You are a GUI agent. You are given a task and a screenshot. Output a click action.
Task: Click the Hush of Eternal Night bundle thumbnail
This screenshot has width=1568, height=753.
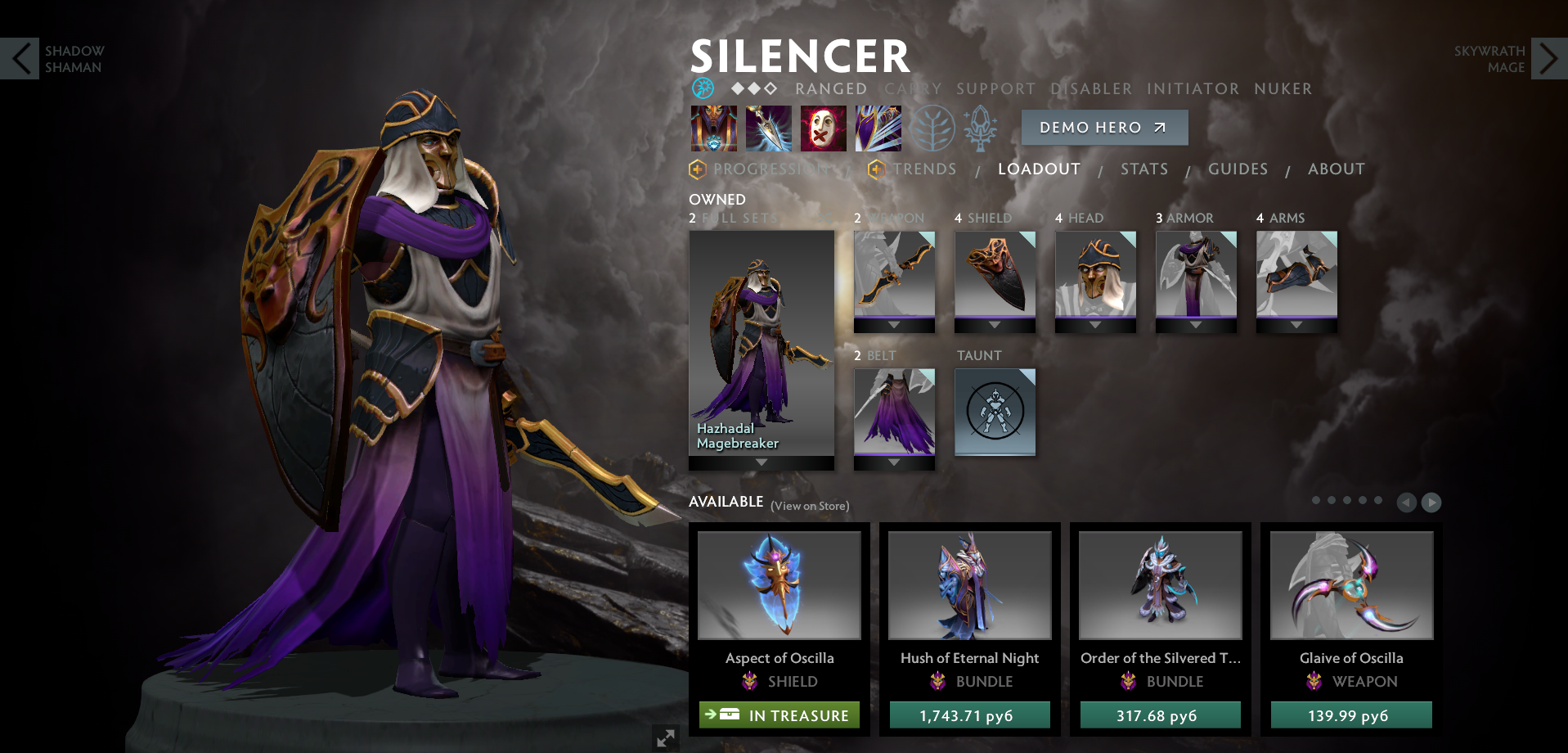969,585
